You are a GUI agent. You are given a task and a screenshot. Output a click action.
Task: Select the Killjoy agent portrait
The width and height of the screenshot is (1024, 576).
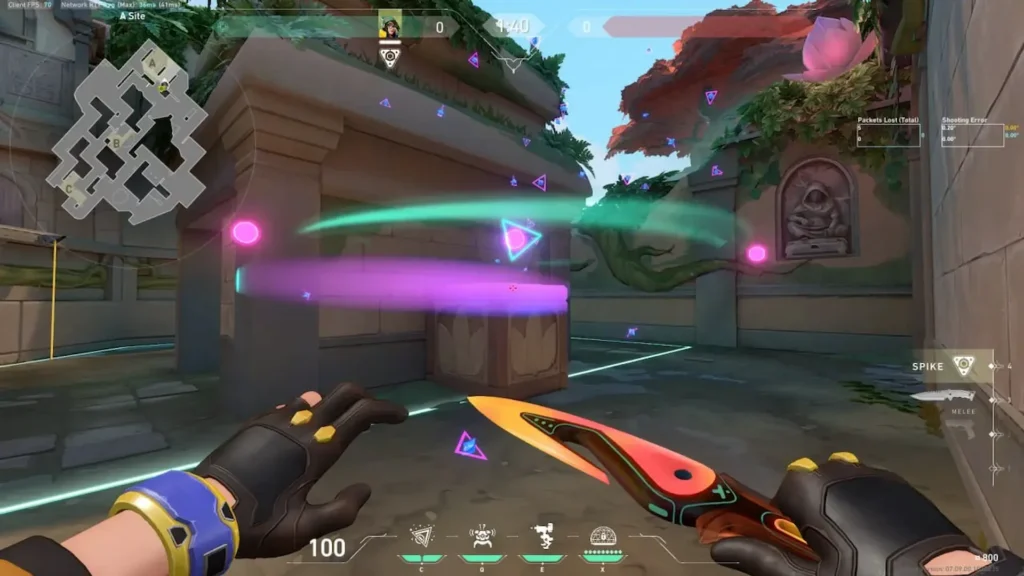pyautogui.click(x=390, y=25)
